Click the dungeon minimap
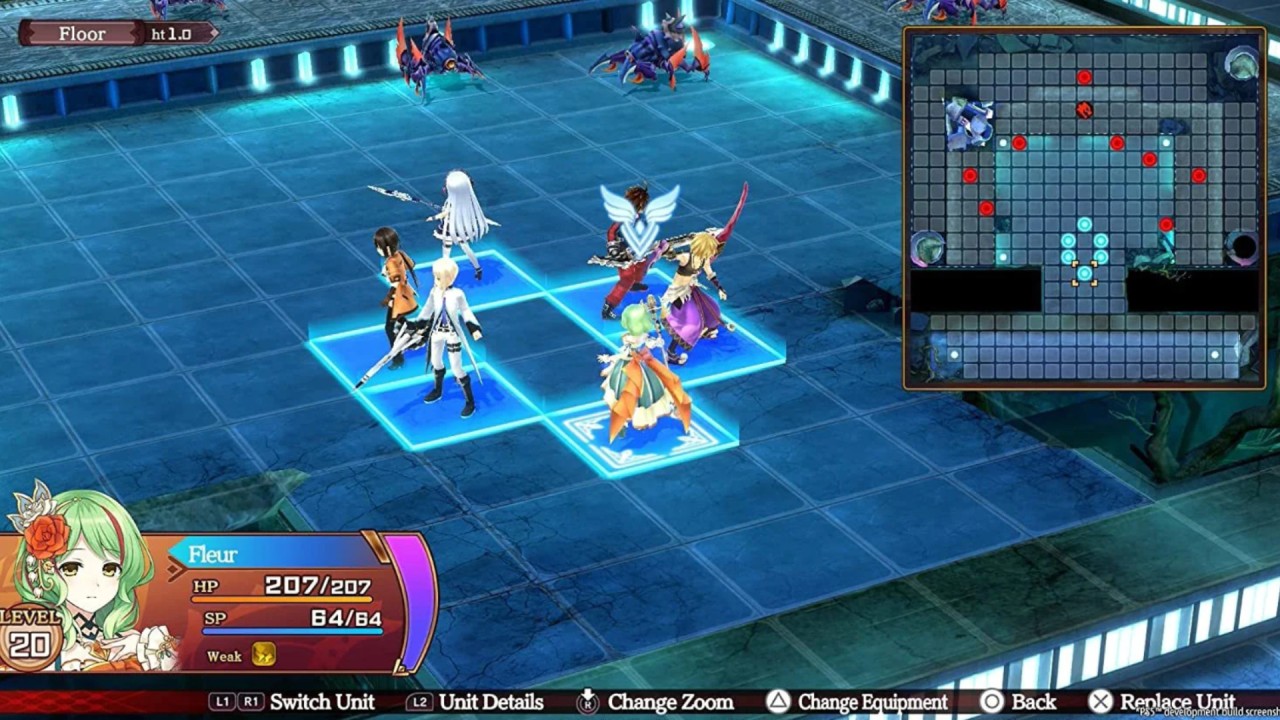The width and height of the screenshot is (1280, 720). coord(1084,208)
